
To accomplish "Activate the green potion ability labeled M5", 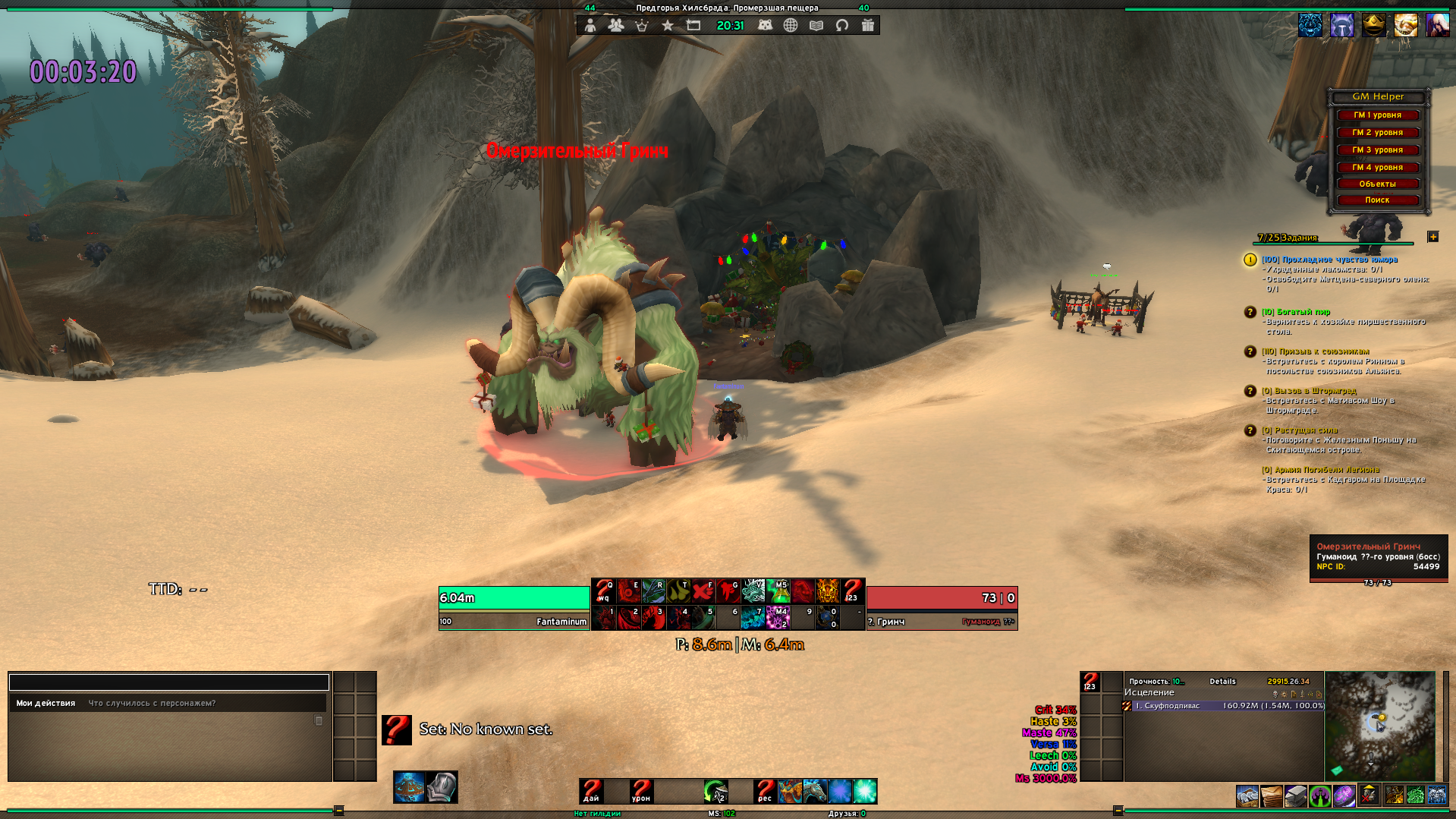I will 778,591.
